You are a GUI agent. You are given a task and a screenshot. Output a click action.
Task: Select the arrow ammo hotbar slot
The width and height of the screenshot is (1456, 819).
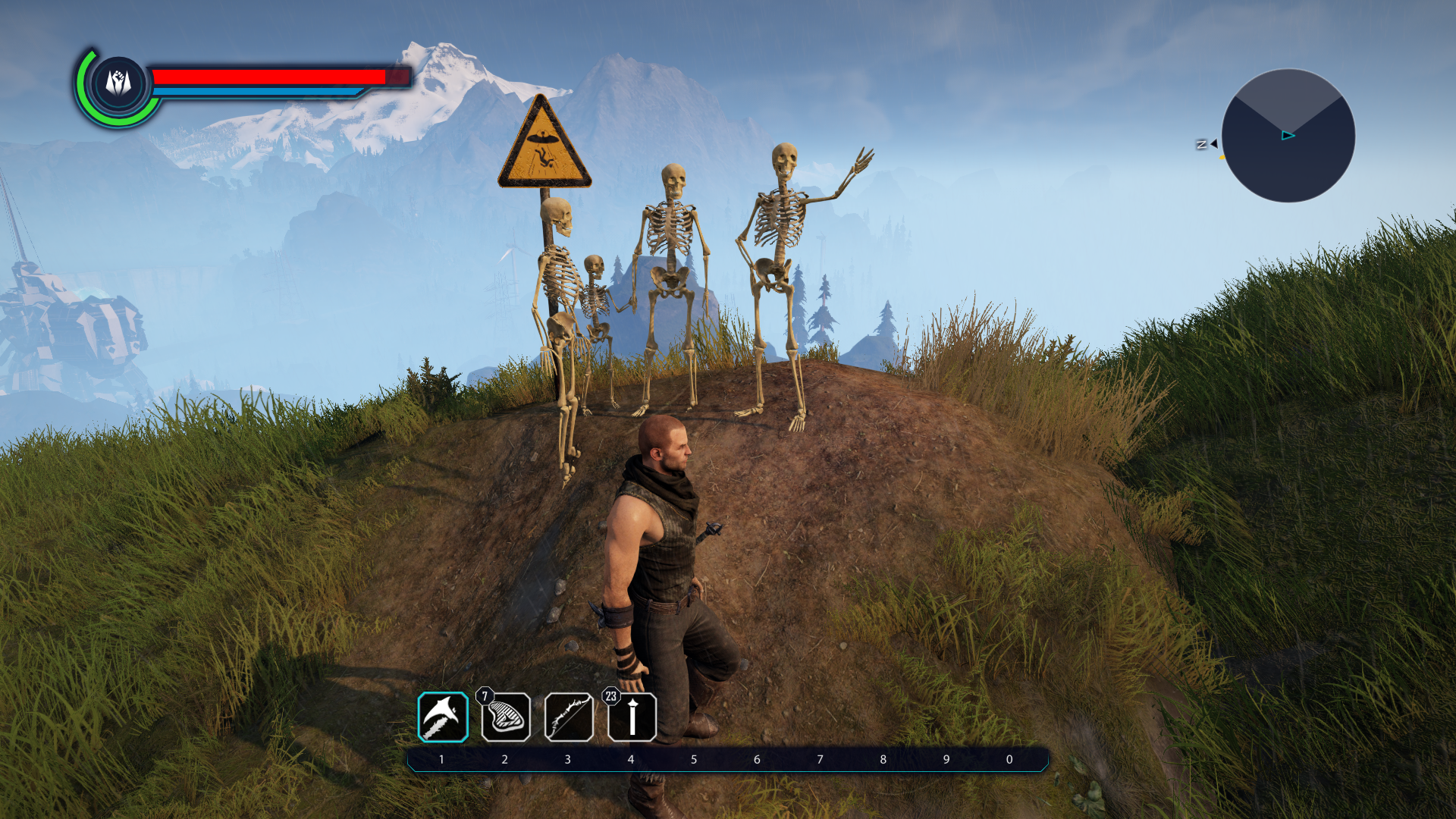tap(632, 717)
